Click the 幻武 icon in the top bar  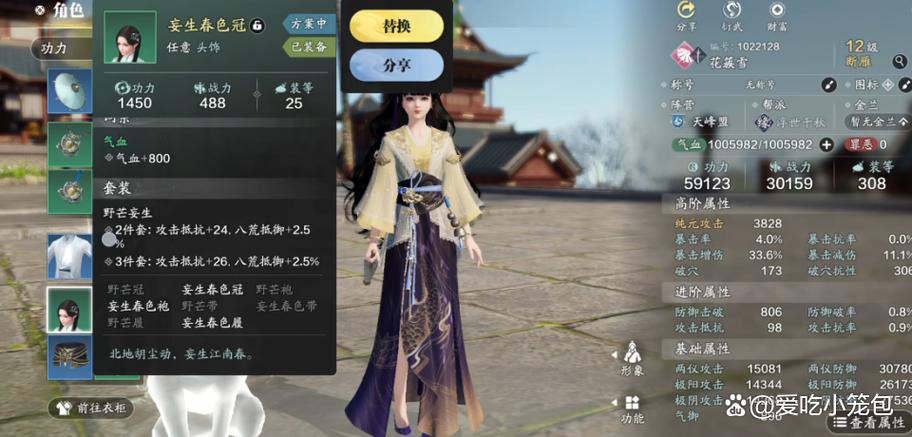[733, 15]
